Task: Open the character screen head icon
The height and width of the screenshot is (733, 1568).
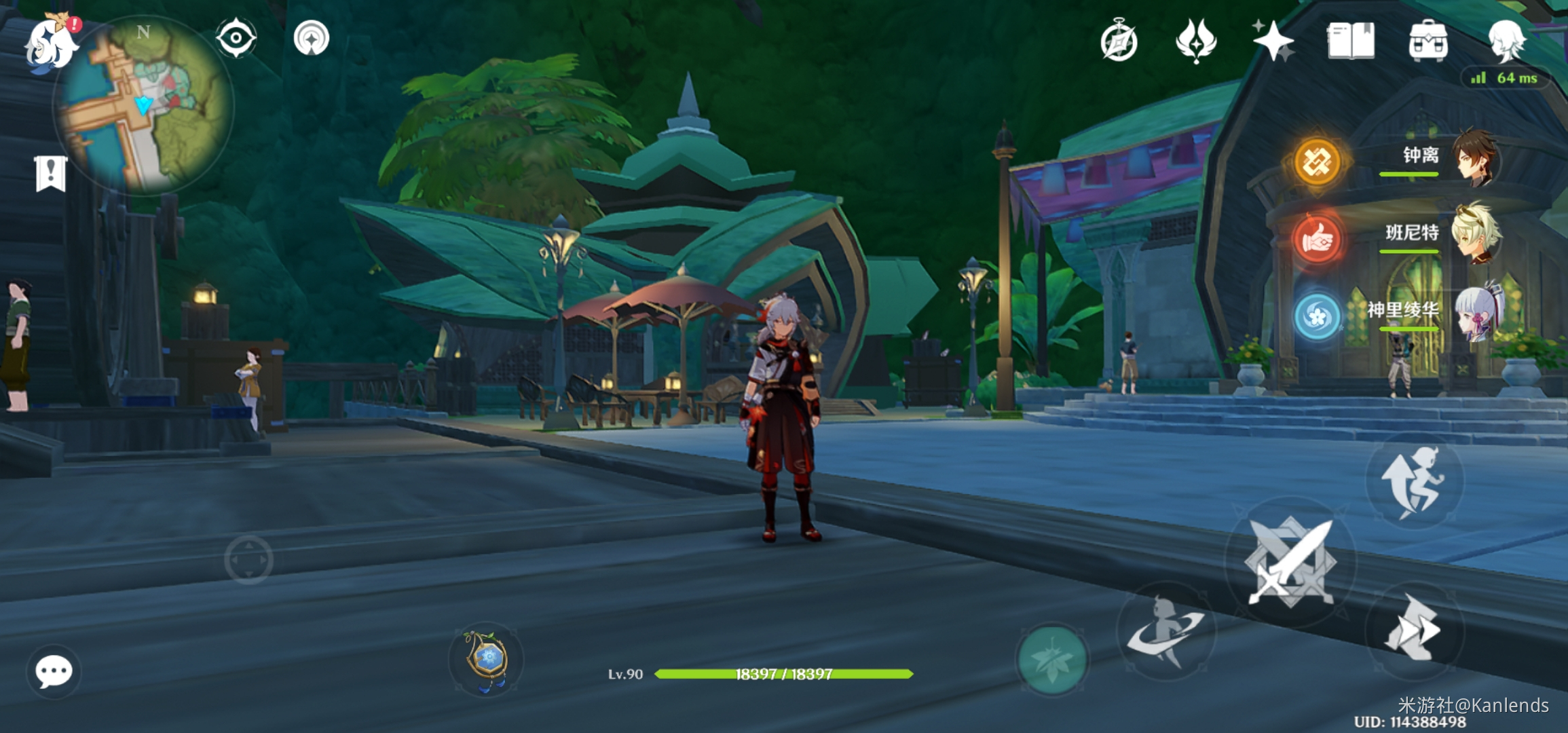Action: point(1507,41)
